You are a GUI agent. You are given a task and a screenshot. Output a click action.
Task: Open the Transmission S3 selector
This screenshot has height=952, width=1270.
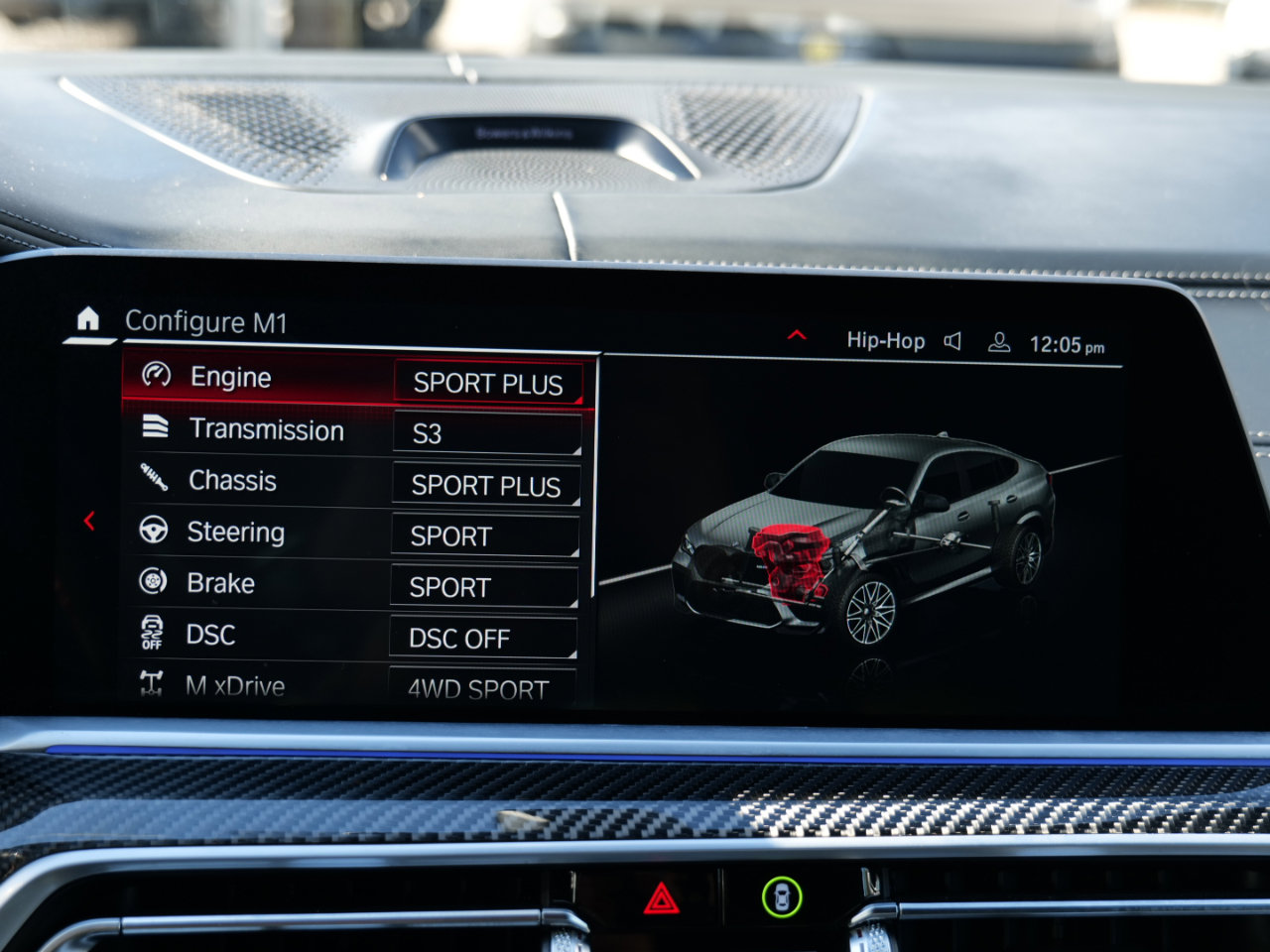click(x=485, y=433)
